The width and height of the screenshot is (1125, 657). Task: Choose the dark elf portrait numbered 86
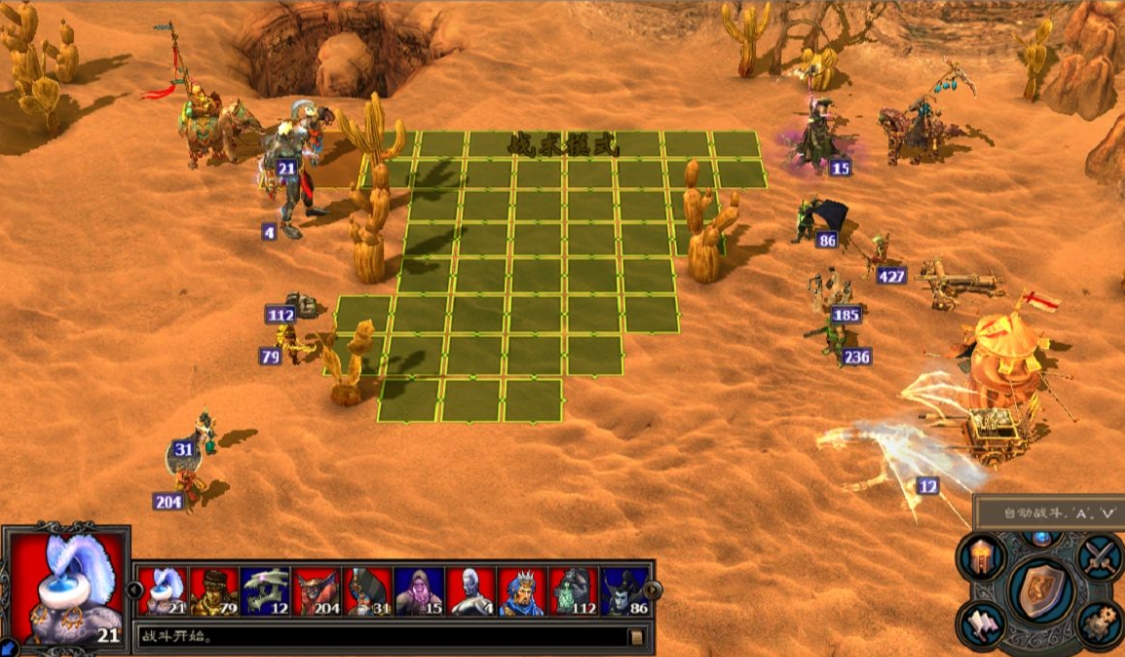[624, 591]
